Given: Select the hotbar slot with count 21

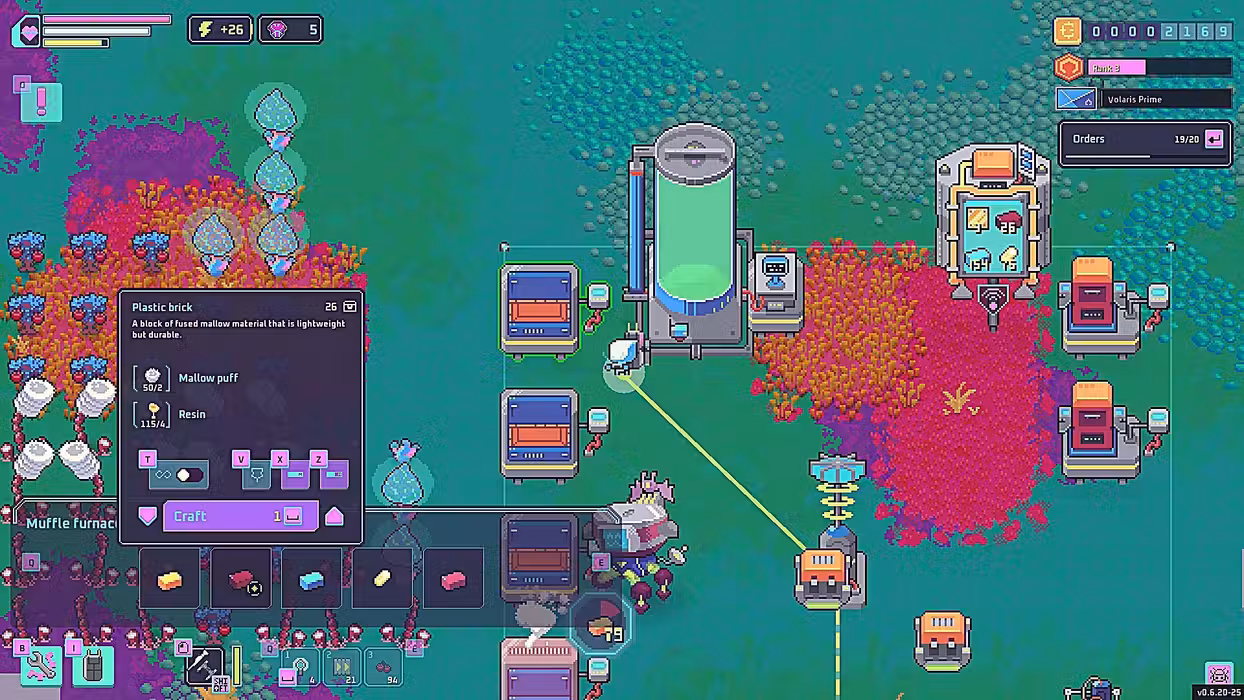Looking at the screenshot, I should pyautogui.click(x=342, y=667).
